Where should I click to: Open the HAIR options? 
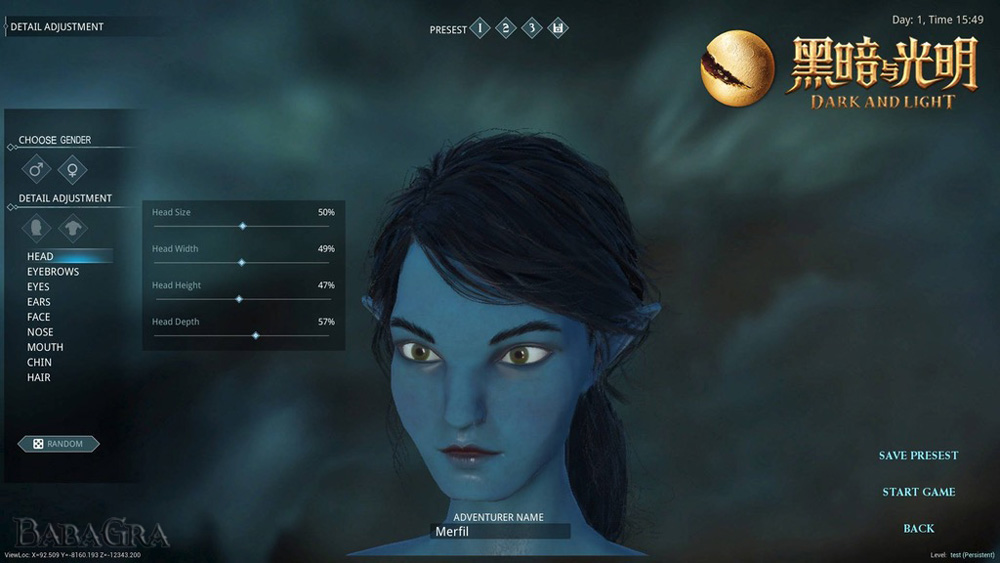39,378
